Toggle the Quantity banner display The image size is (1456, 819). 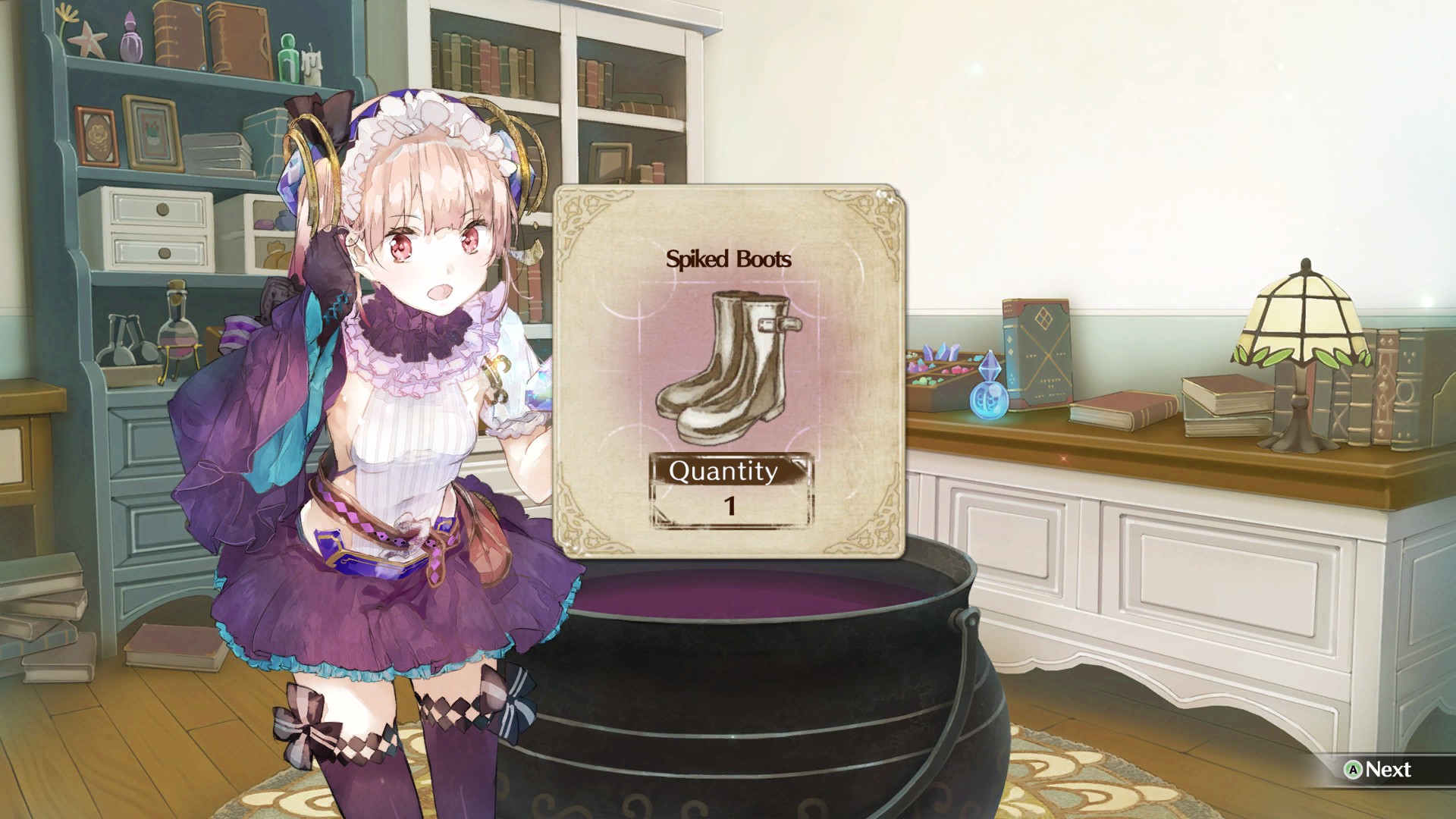[x=724, y=472]
